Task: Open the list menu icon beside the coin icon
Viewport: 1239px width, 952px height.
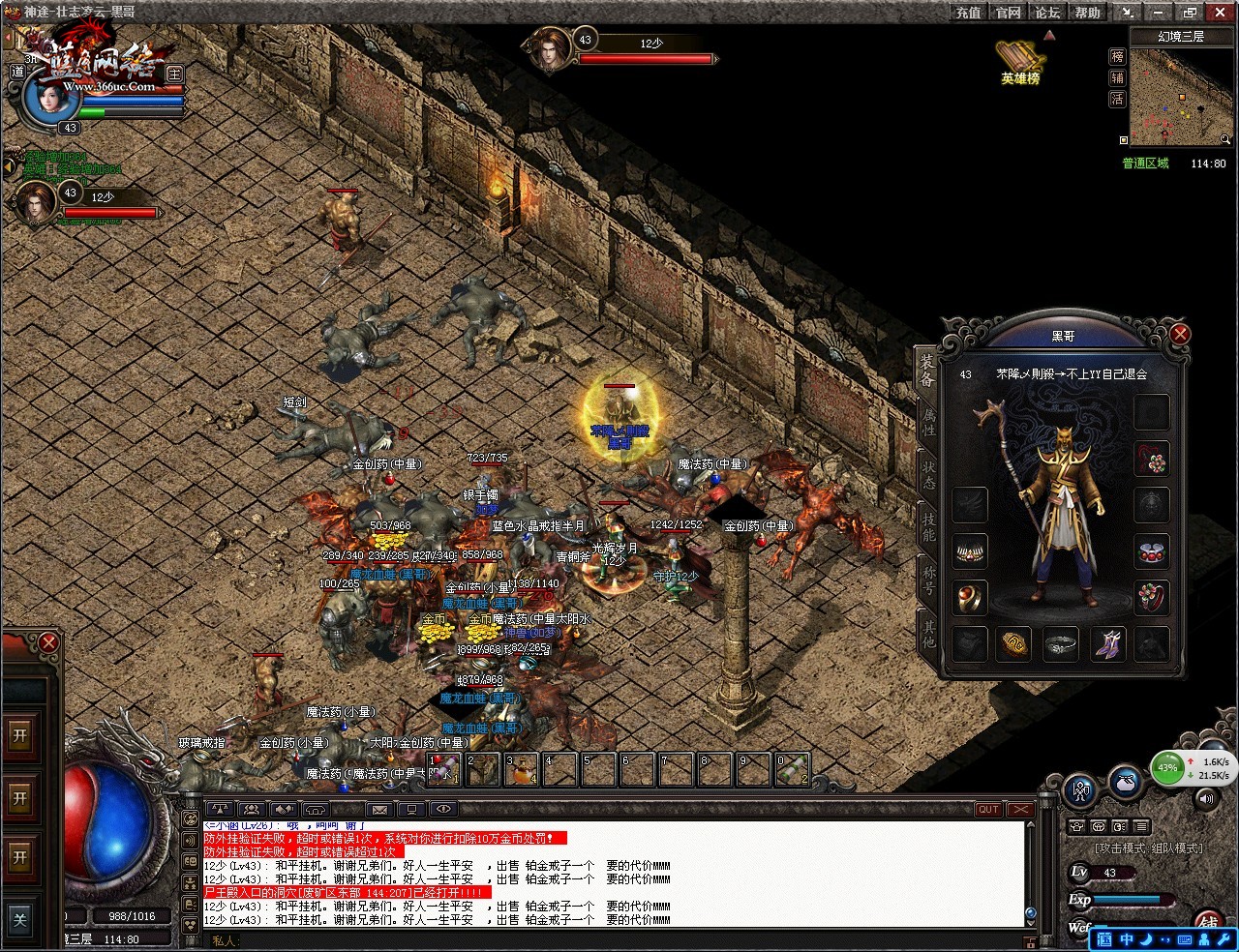Action: (x=1141, y=825)
